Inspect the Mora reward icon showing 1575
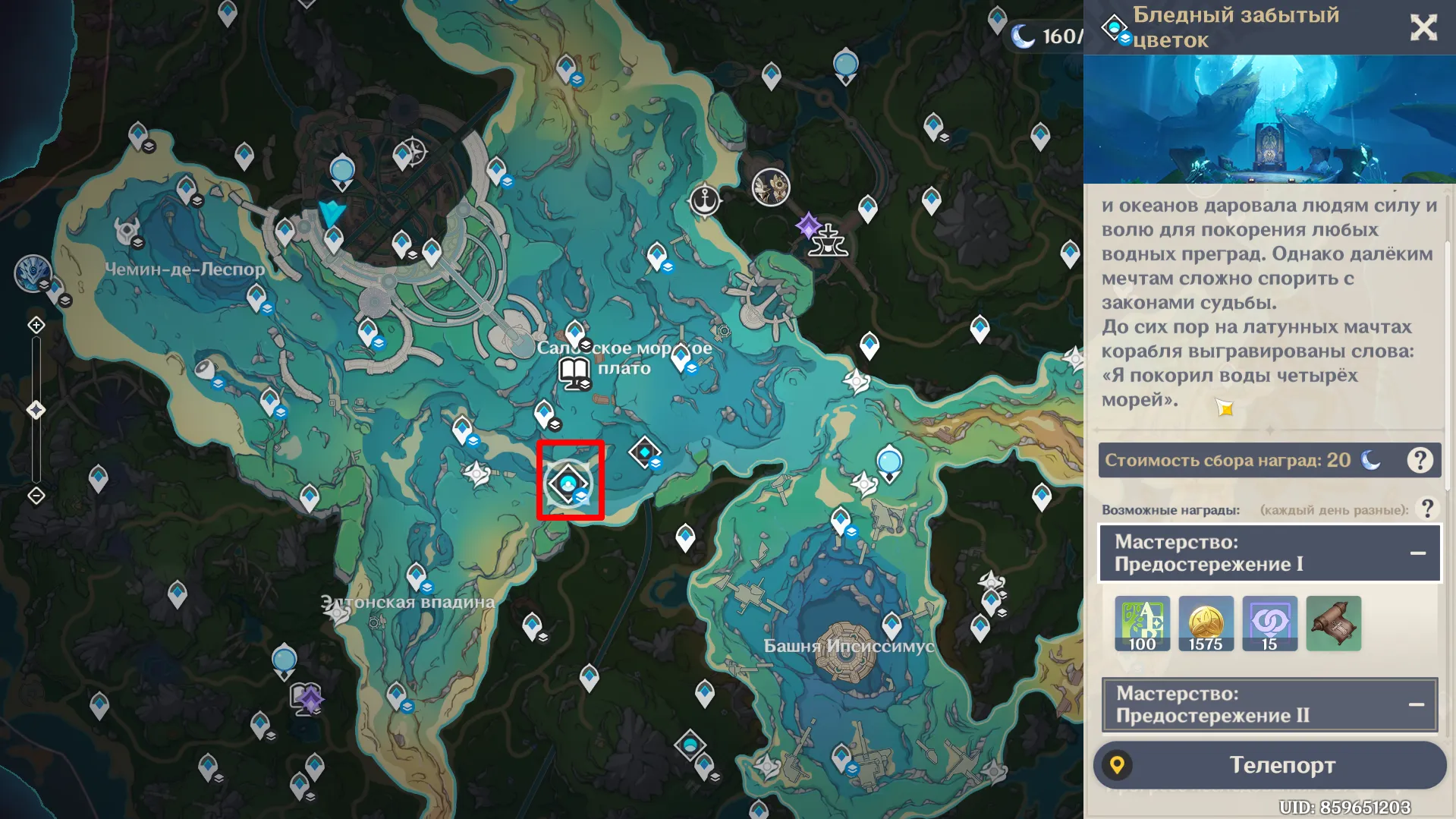 (x=1206, y=624)
